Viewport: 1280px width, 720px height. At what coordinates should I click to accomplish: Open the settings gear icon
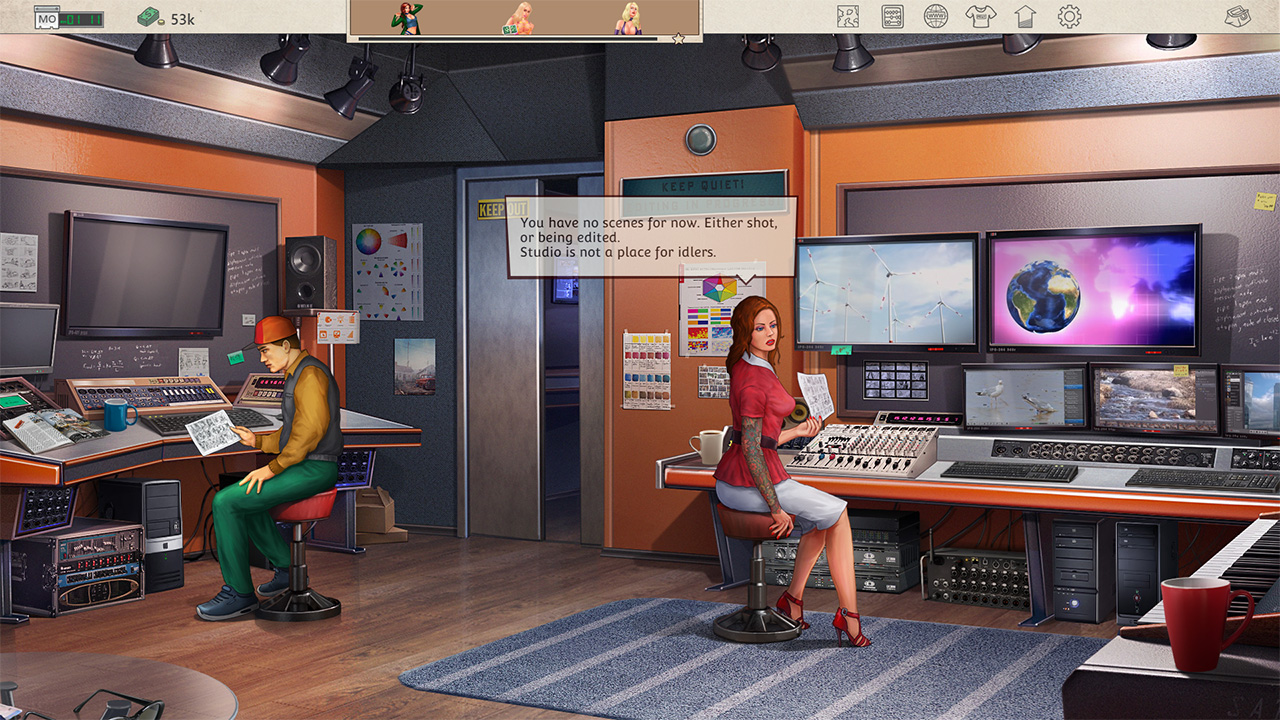tap(1069, 14)
